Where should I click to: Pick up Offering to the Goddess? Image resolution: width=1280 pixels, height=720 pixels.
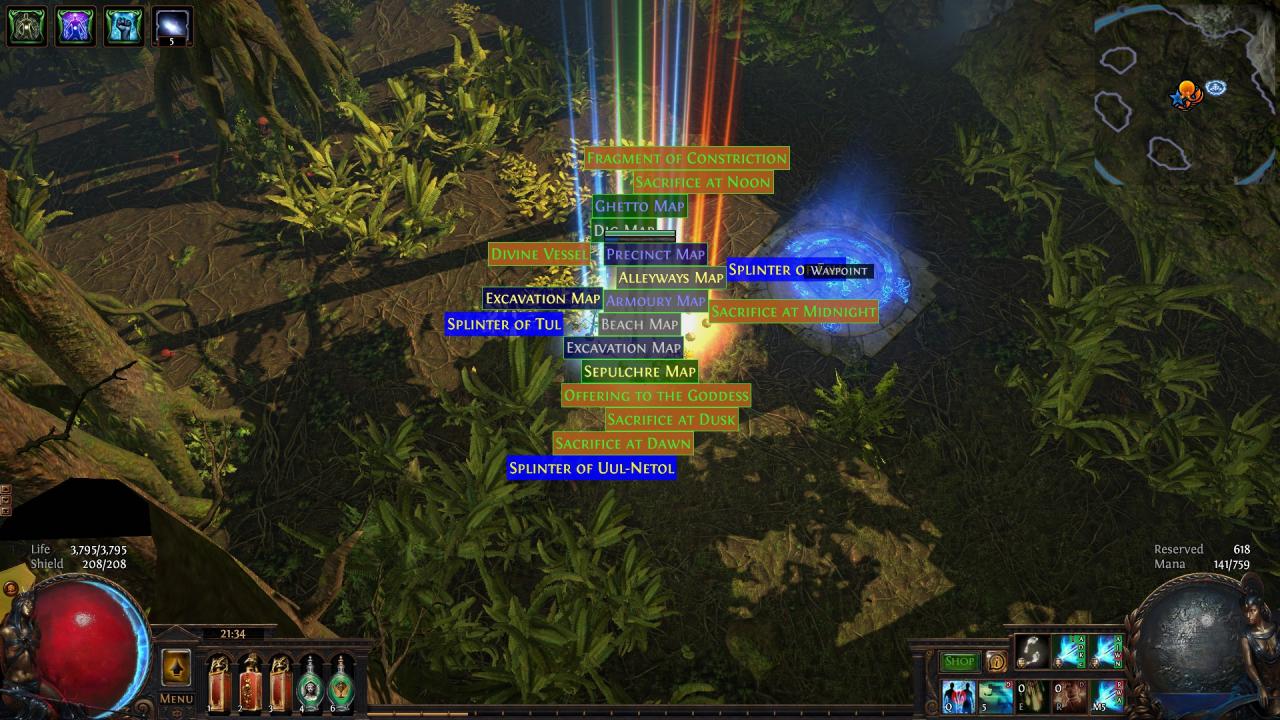click(x=655, y=395)
